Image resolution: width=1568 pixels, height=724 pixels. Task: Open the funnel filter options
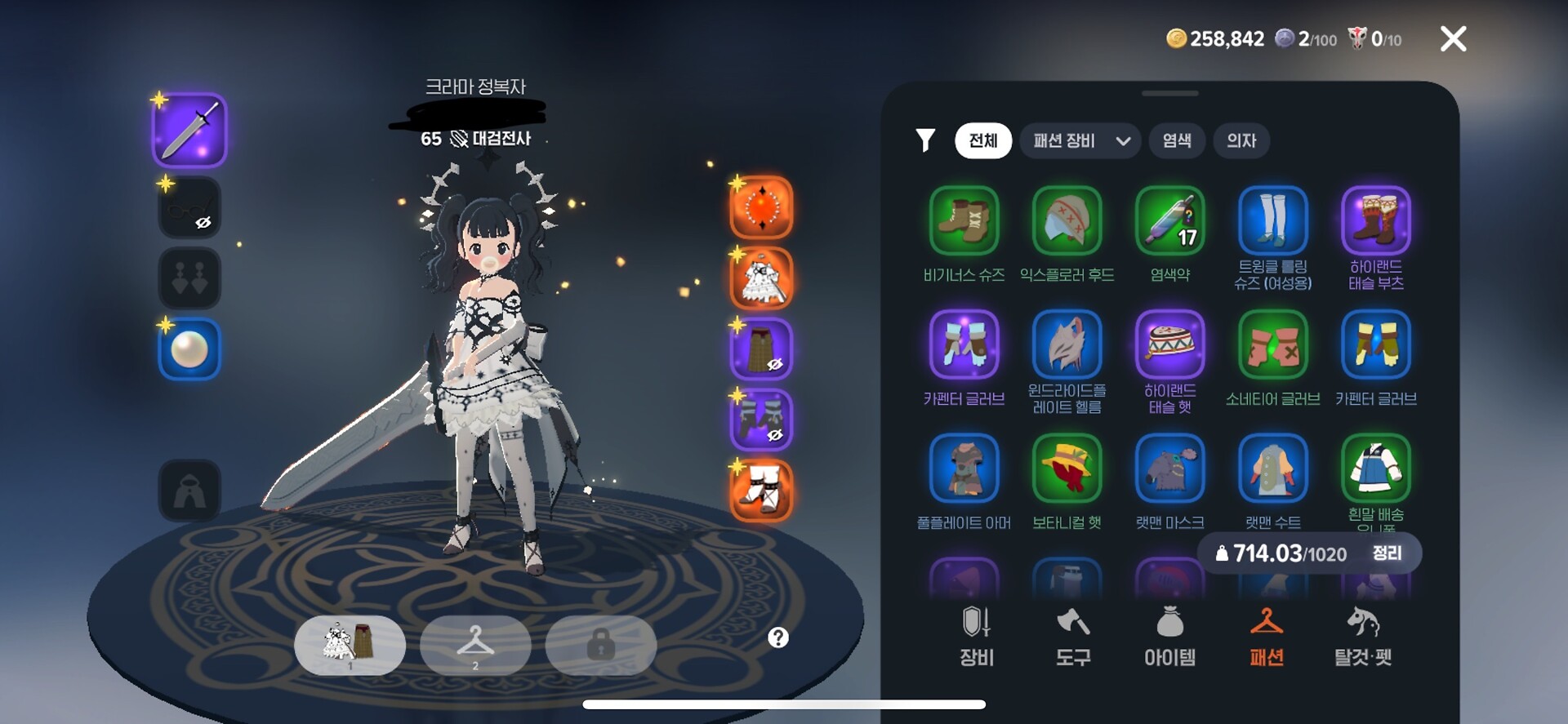point(925,140)
